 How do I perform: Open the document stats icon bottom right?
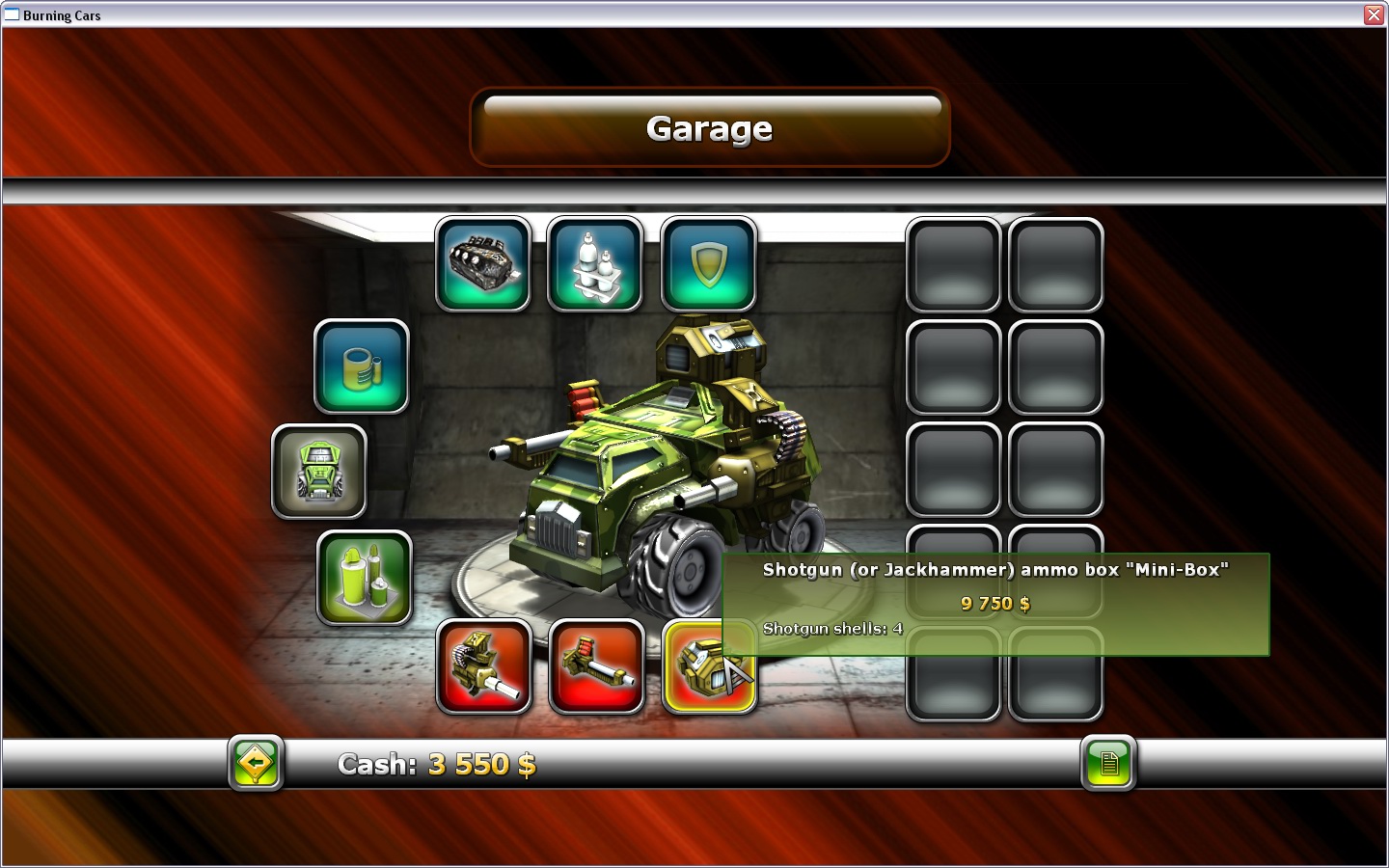(1109, 763)
